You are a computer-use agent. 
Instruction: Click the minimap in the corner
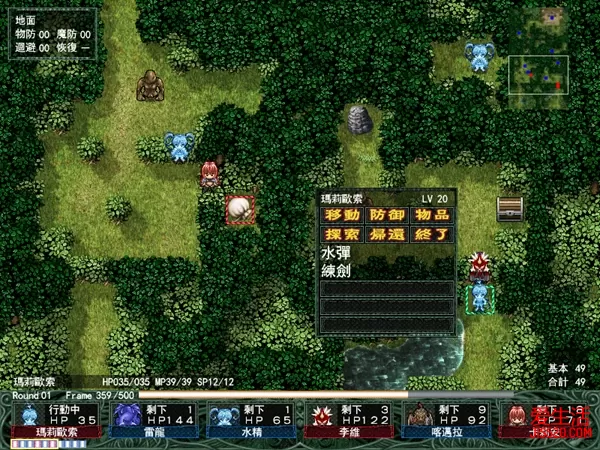coord(538,81)
